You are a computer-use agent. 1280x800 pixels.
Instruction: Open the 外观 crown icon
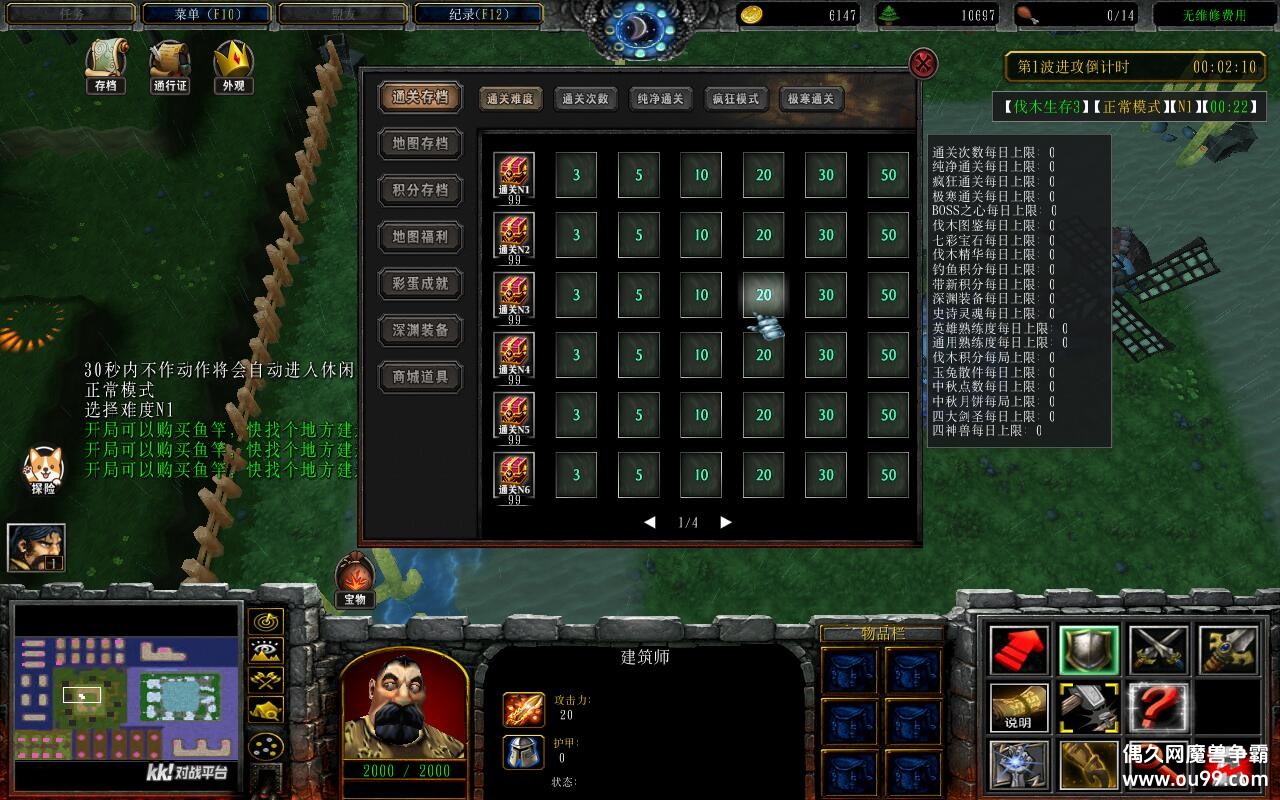(x=233, y=62)
